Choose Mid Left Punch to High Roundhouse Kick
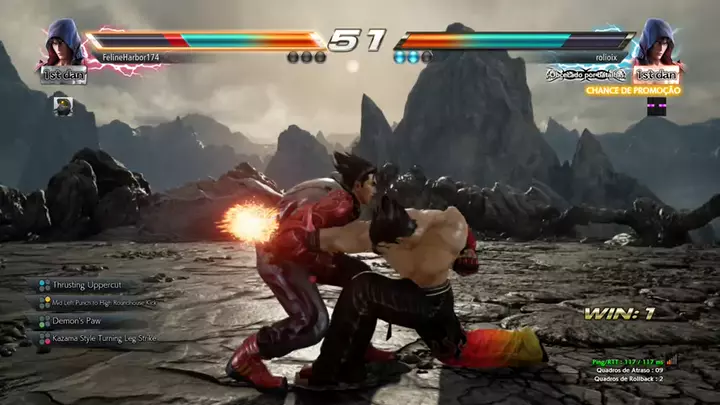Image resolution: width=720 pixels, height=405 pixels. point(105,302)
